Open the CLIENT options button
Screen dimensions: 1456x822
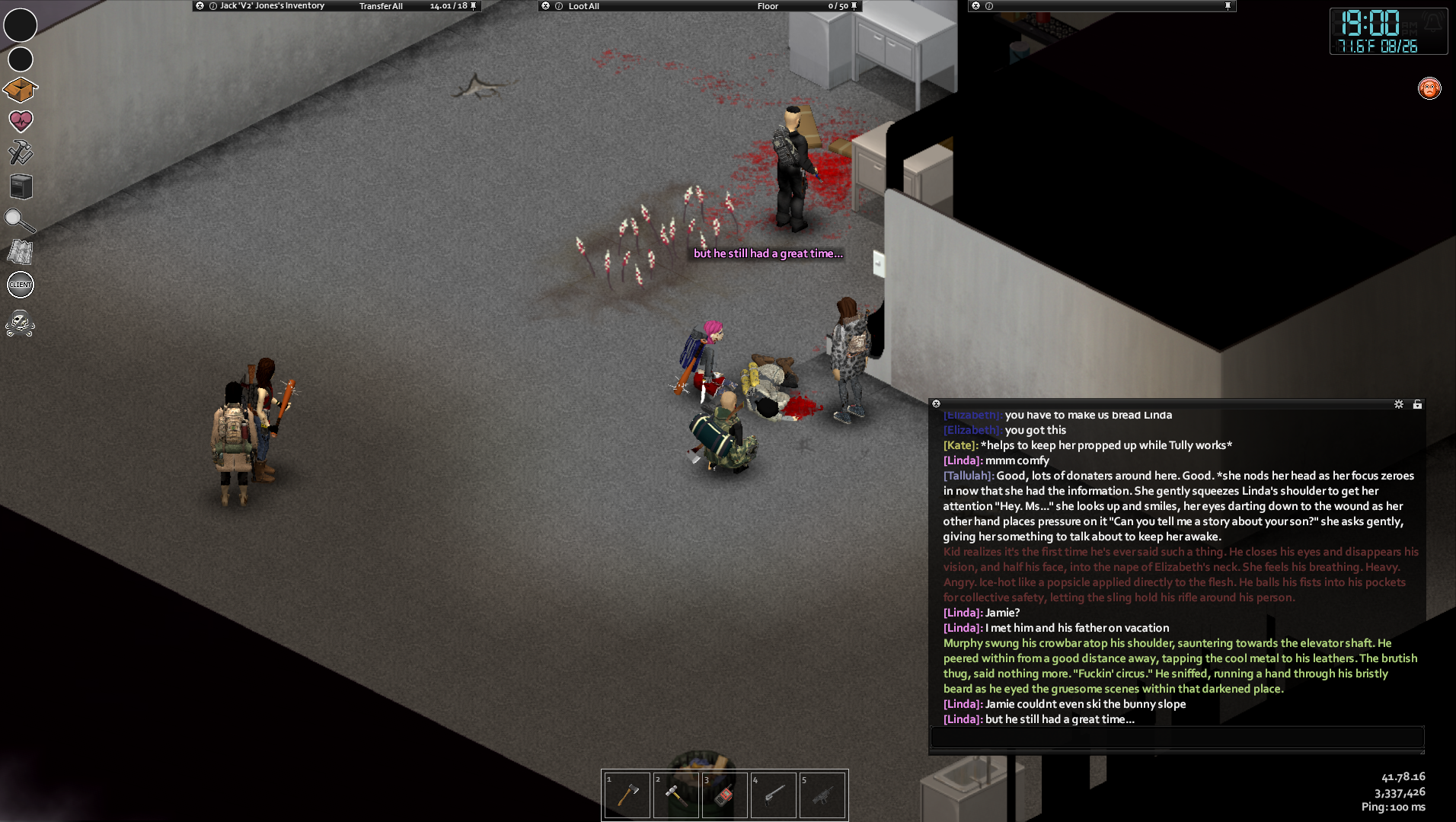21,285
